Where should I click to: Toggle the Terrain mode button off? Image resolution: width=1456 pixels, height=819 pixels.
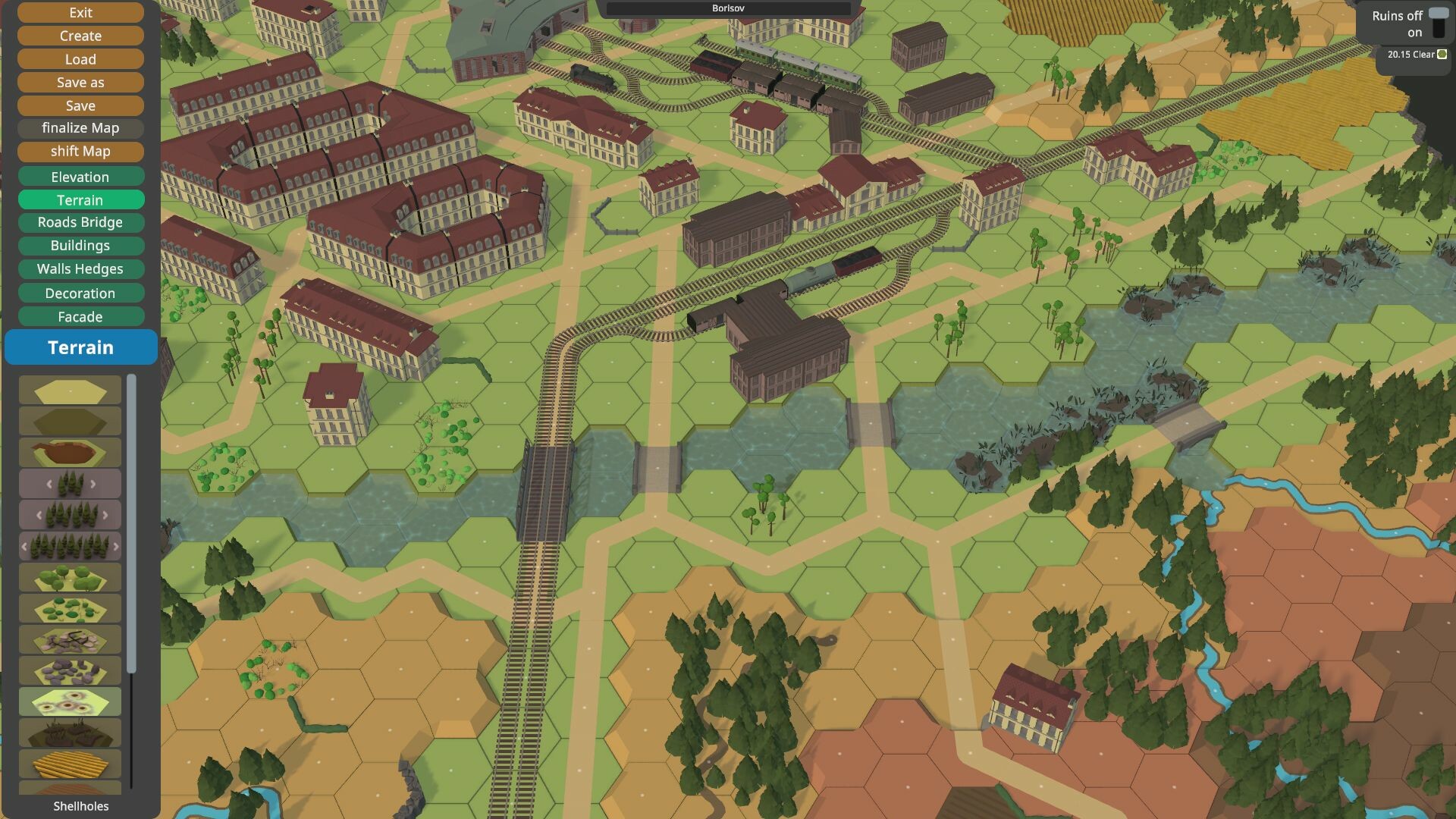click(x=80, y=199)
